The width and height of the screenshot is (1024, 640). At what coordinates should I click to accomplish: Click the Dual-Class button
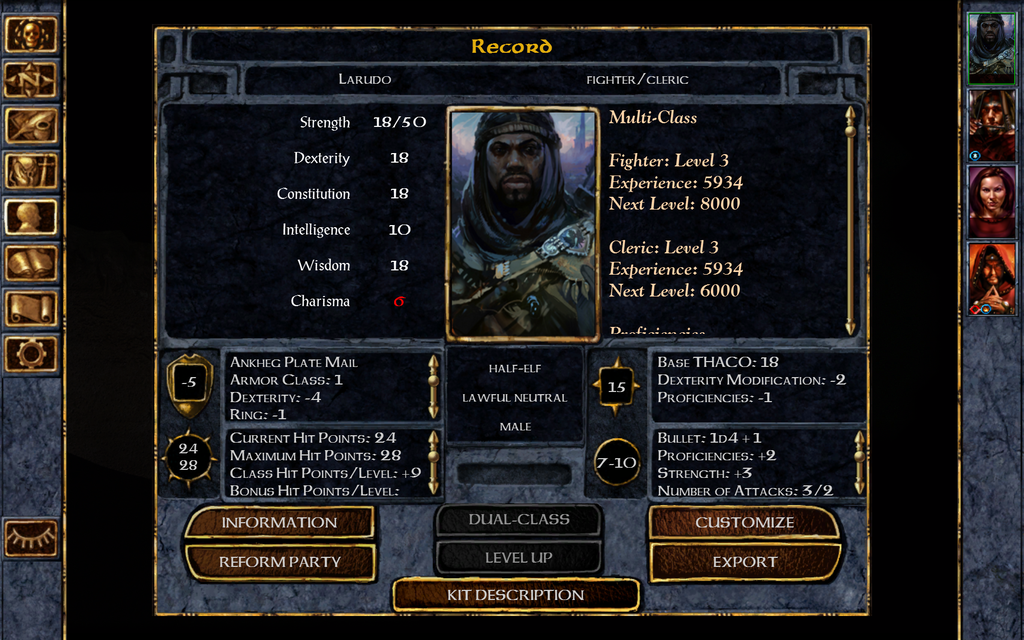tap(518, 520)
